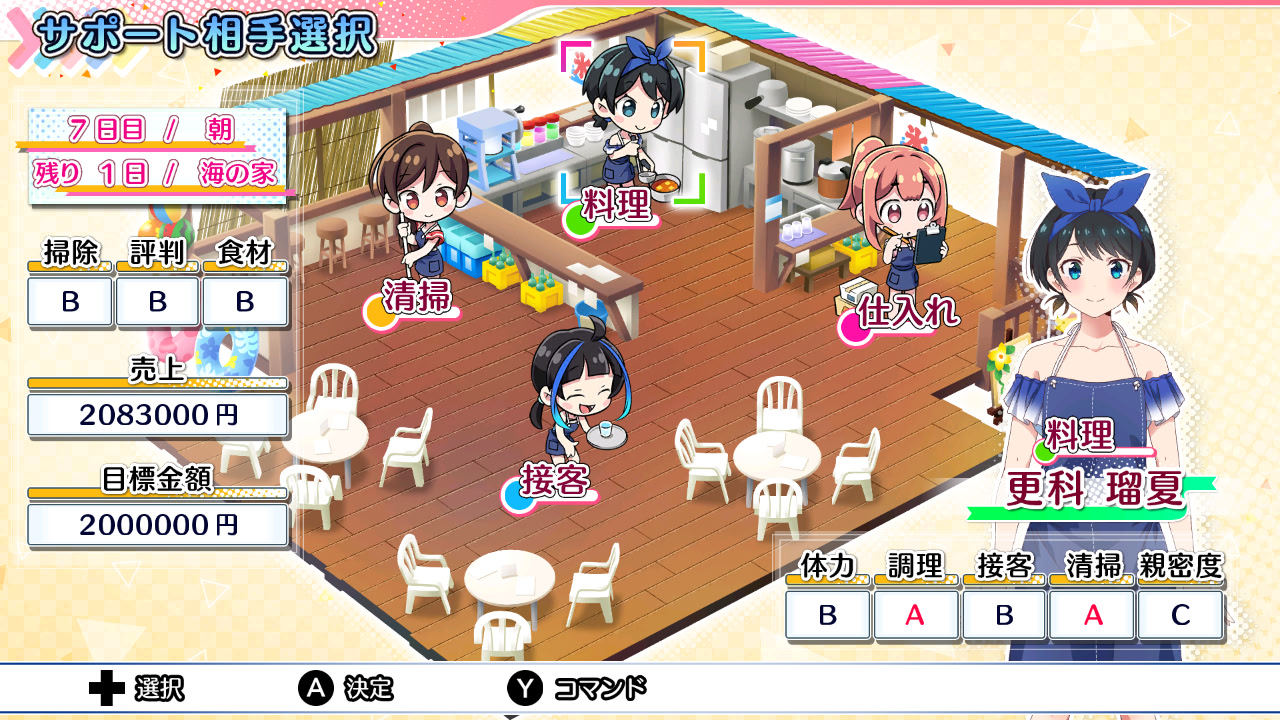Screen dimensions: 1280x720
Task: Choose the 清掃 cleaning support role
Action: point(417,297)
